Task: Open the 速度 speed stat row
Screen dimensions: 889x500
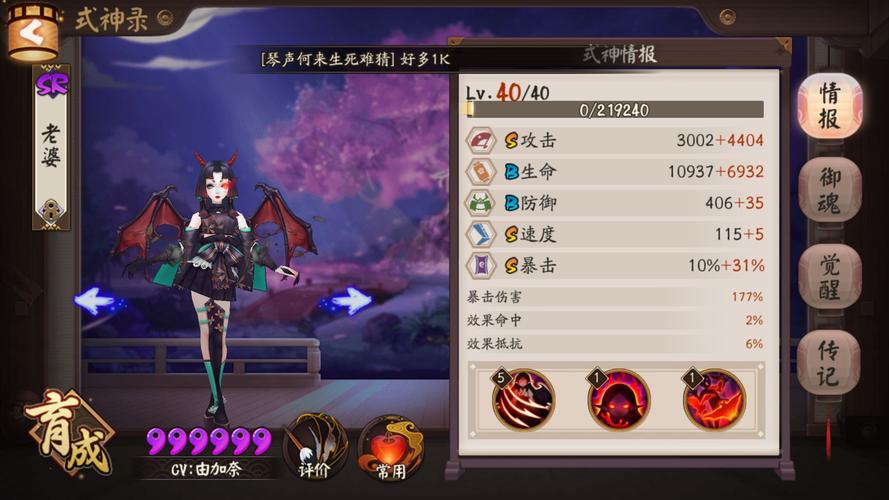Action: (615, 234)
